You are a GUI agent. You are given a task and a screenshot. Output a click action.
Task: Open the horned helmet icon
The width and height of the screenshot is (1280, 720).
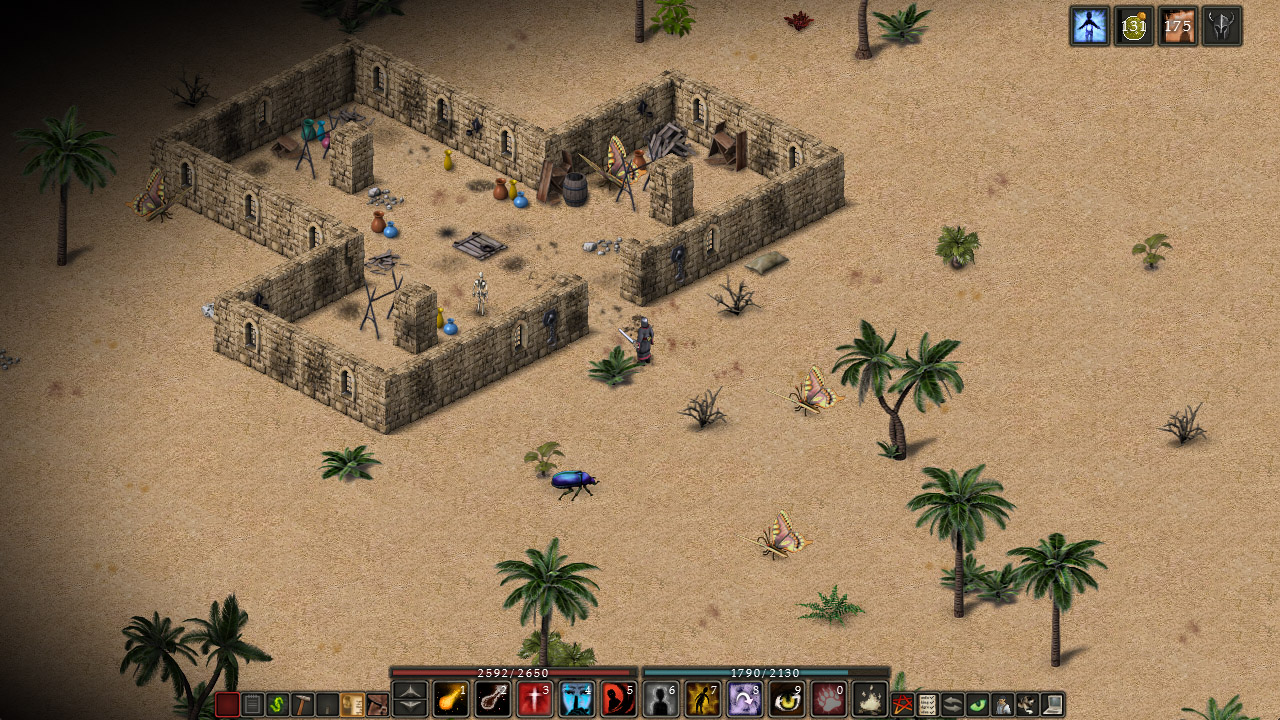1222,26
